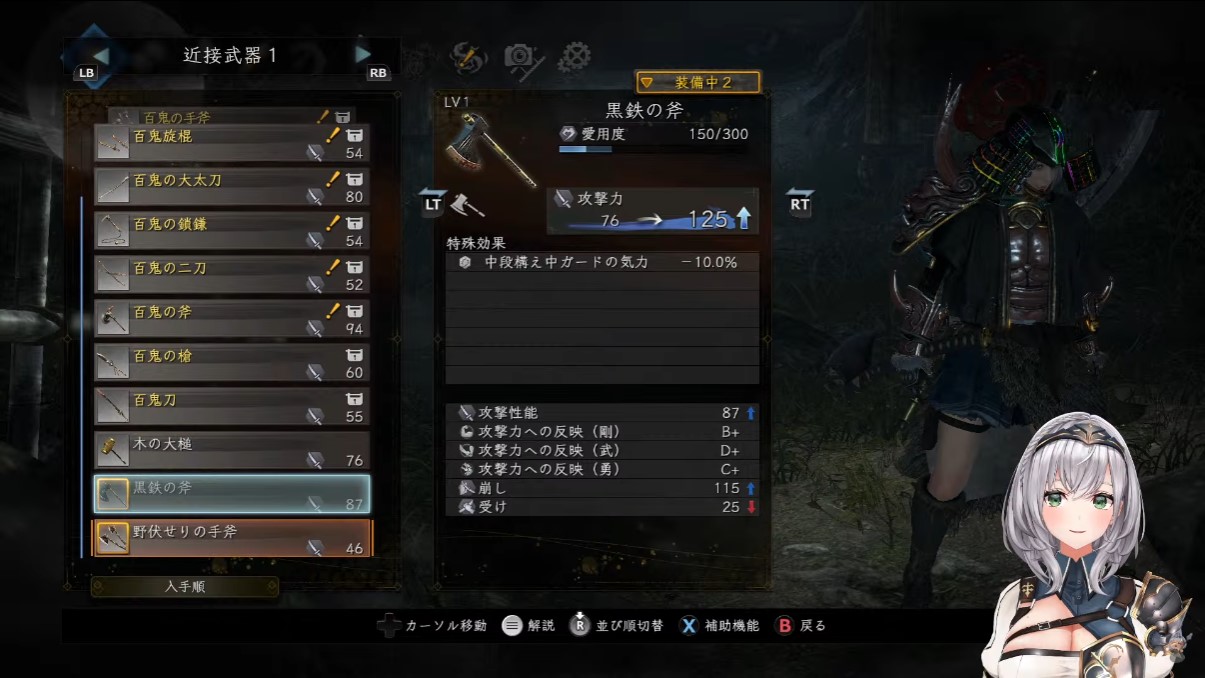Choose the 野伏せりの手斧 hand axe row

pos(231,538)
